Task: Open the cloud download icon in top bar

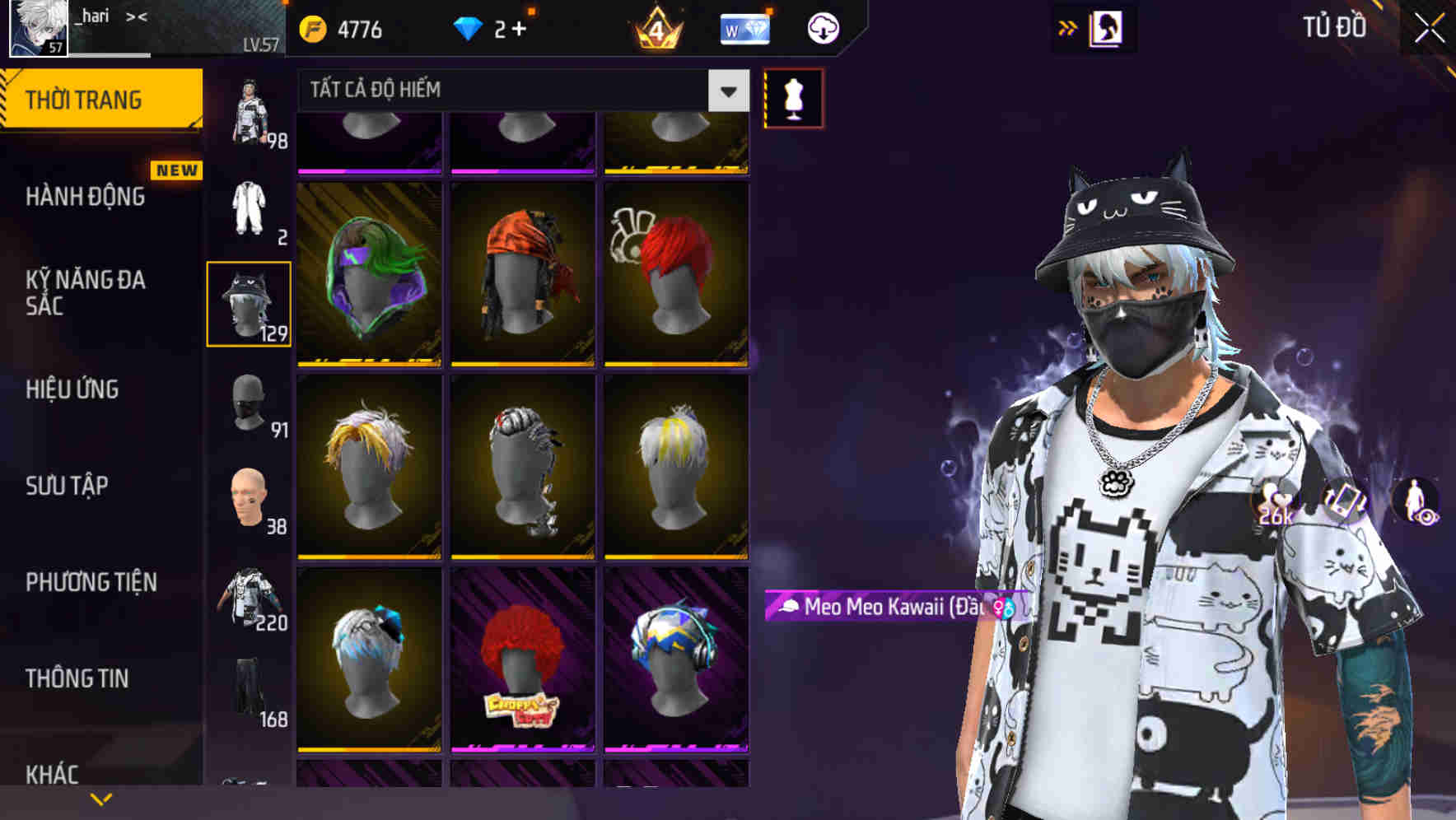Action: [x=823, y=27]
